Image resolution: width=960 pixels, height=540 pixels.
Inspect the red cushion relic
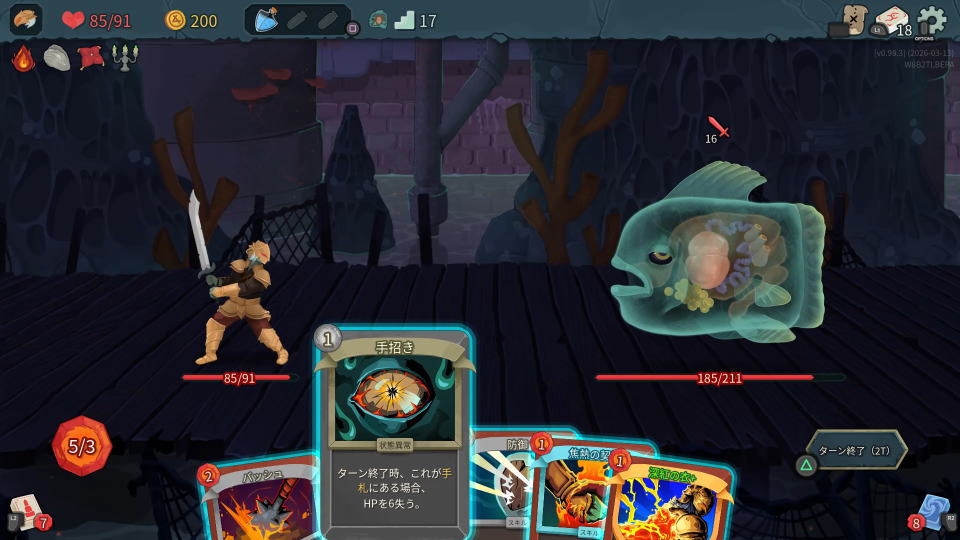pyautogui.click(x=91, y=58)
